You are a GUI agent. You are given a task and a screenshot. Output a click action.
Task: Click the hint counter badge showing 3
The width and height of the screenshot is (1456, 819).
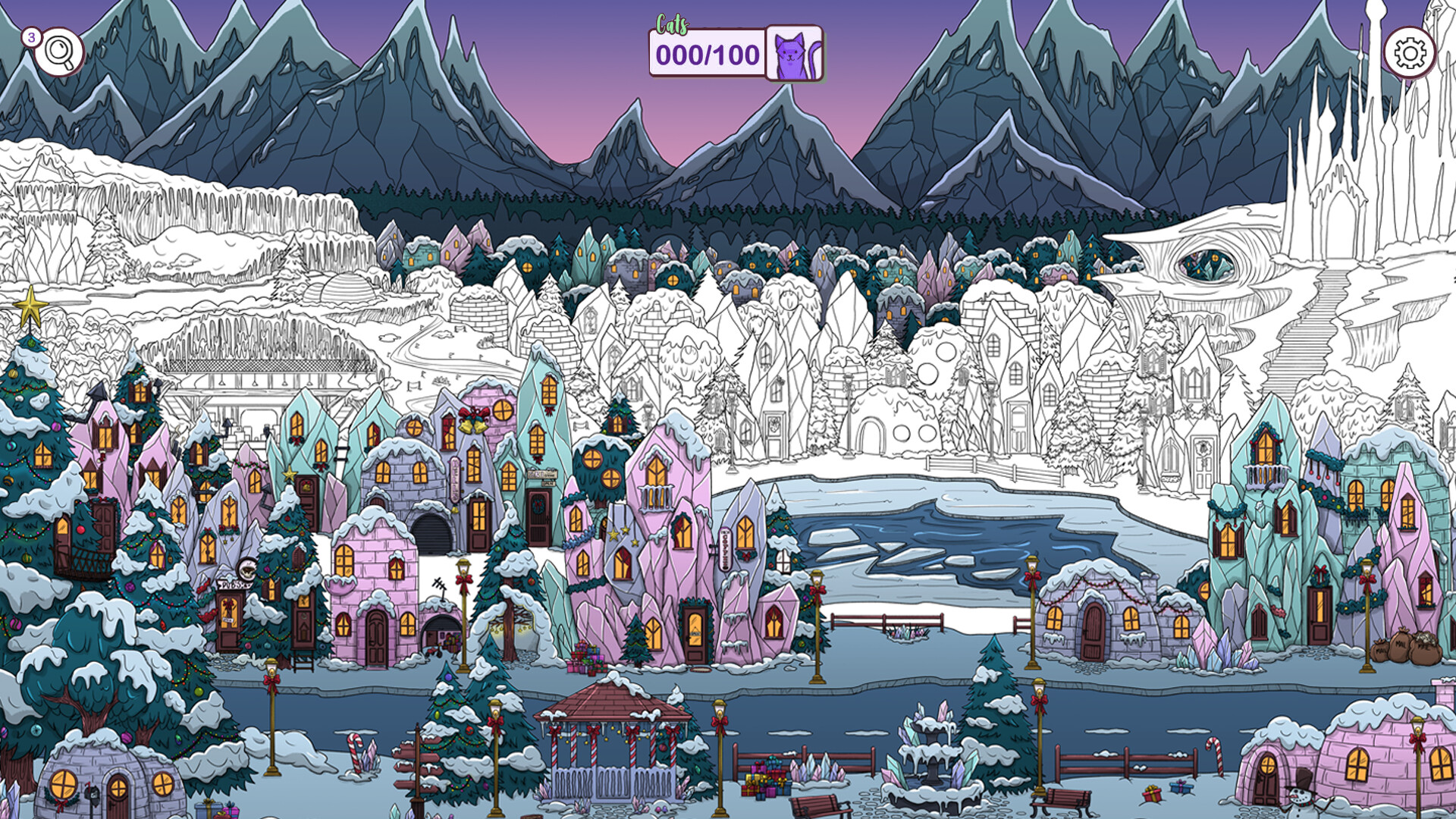click(31, 36)
